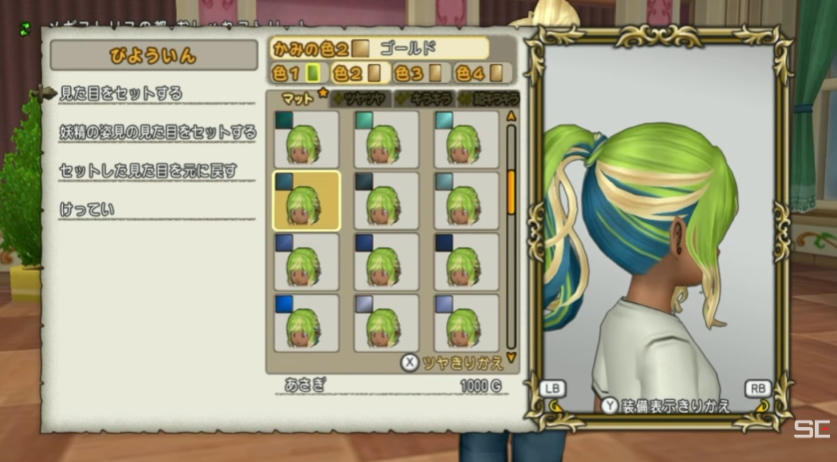
Task: Choose 妖精の姿見の見た目をセットする option
Action: (157, 132)
